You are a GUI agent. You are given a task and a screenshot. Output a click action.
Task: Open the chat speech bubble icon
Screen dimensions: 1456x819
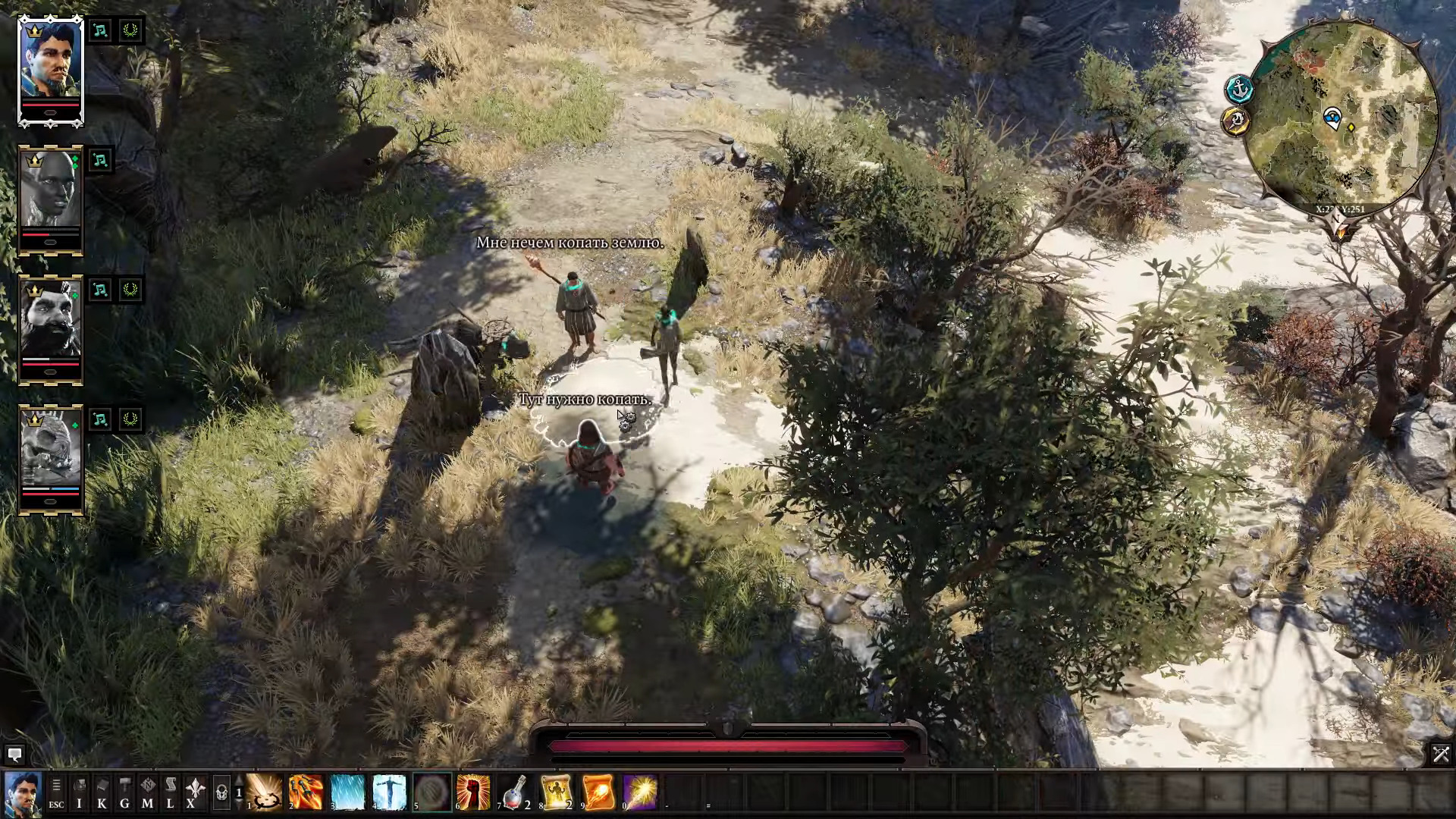click(x=14, y=754)
